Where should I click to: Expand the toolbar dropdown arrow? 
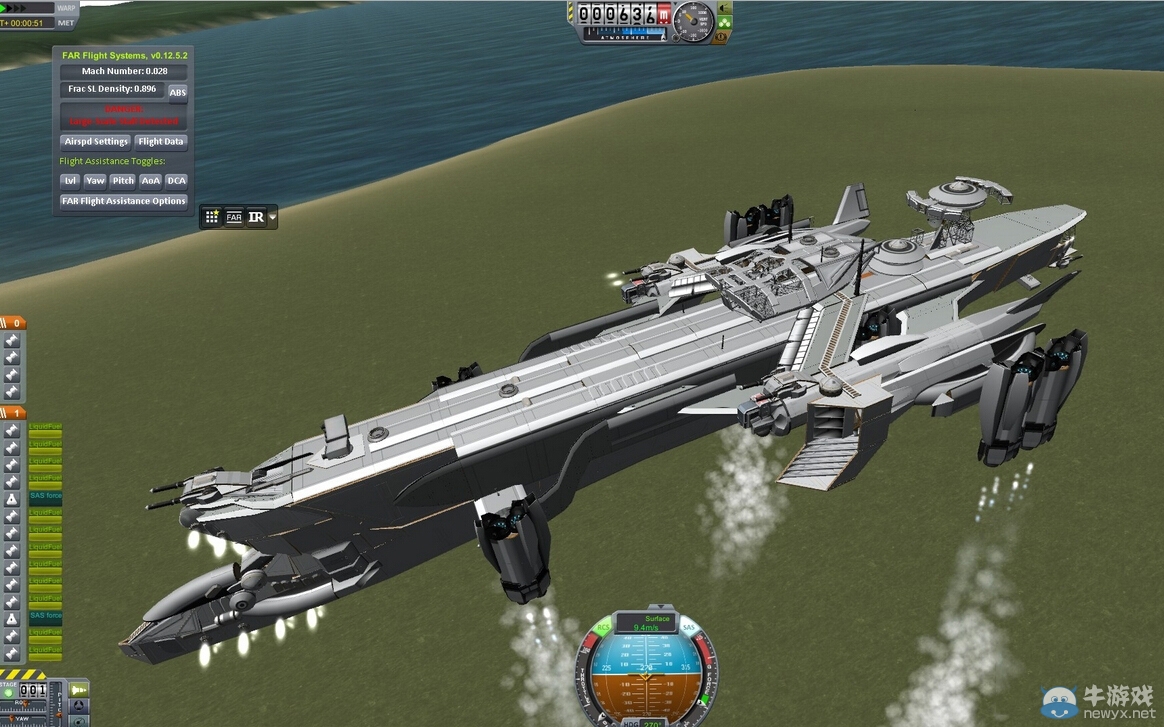272,216
